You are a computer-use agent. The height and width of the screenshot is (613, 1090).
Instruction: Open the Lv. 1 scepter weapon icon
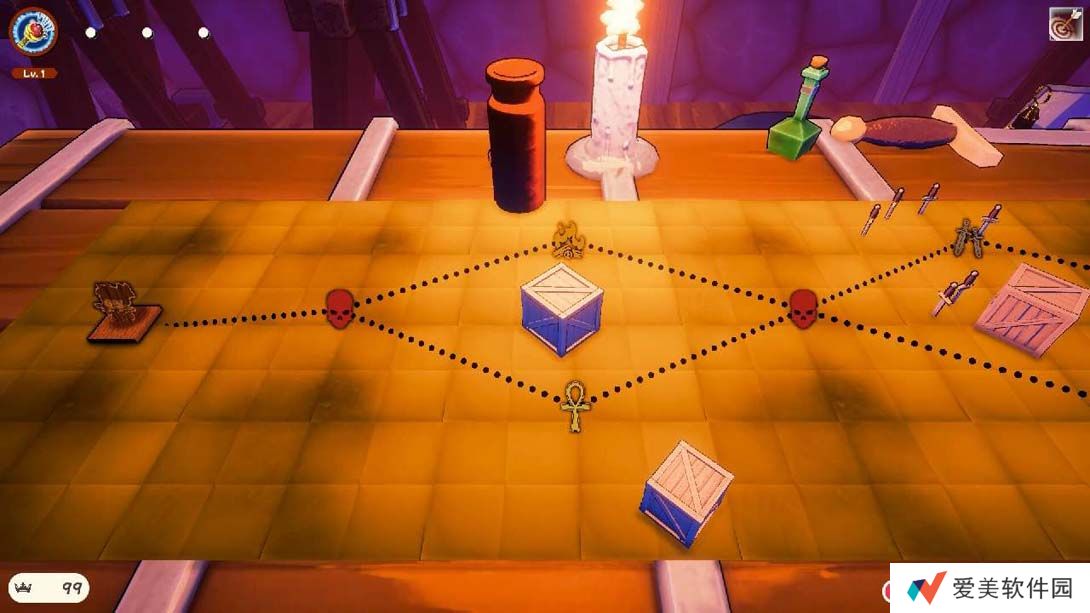[33, 31]
